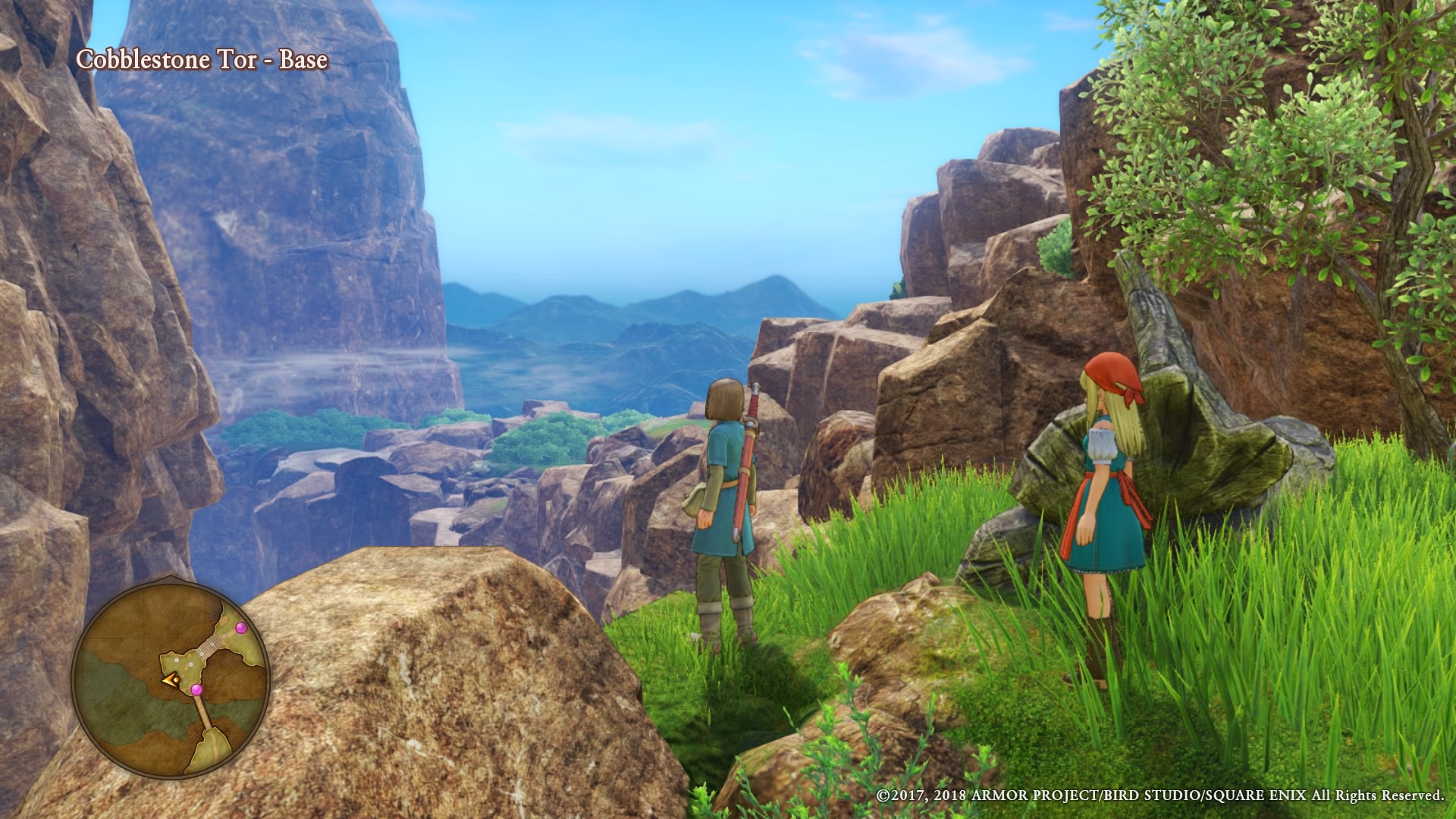Select the upper-right pink marker on the minimap

[x=241, y=628]
